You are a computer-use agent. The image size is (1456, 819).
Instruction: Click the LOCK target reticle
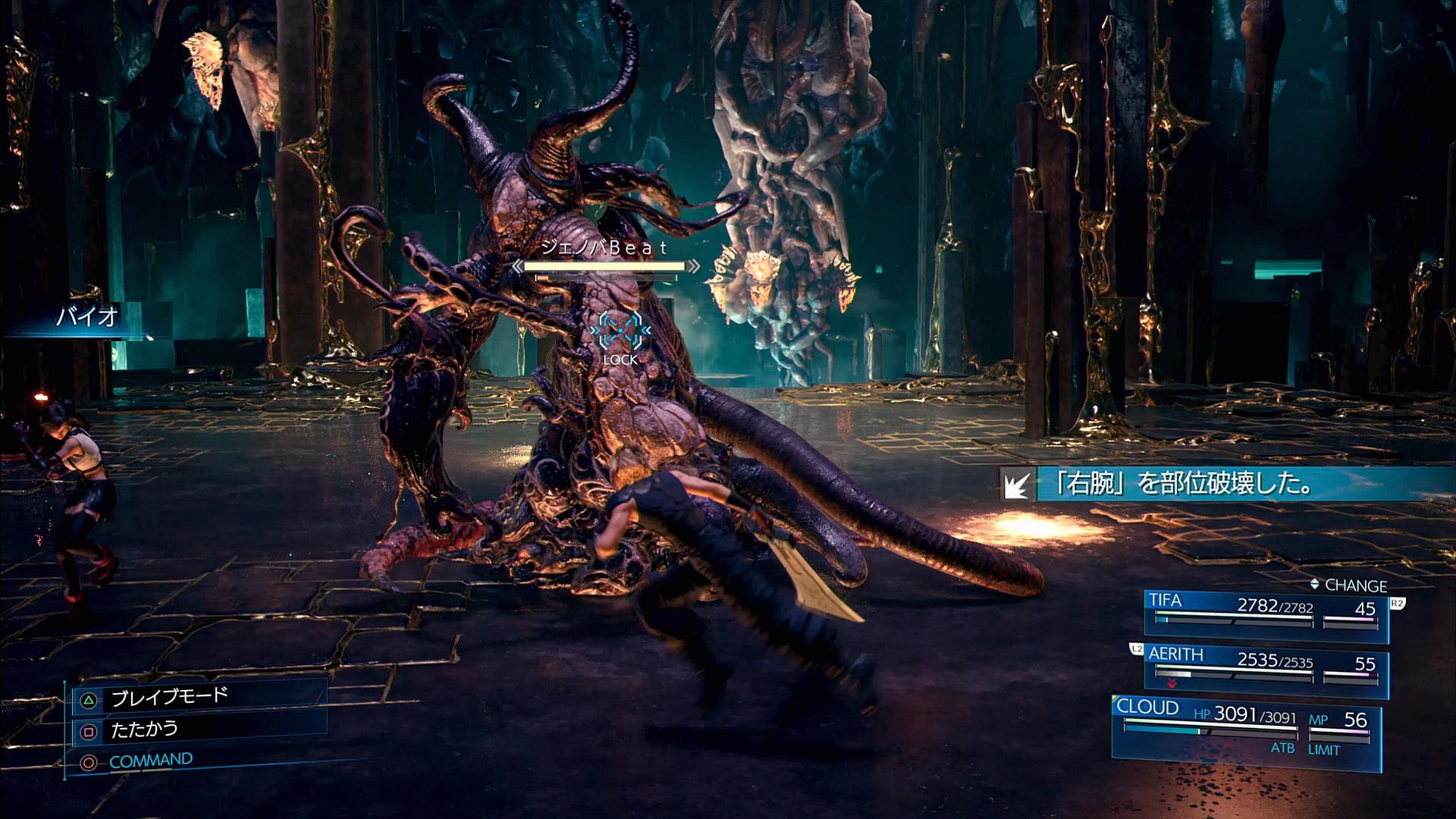[620, 332]
